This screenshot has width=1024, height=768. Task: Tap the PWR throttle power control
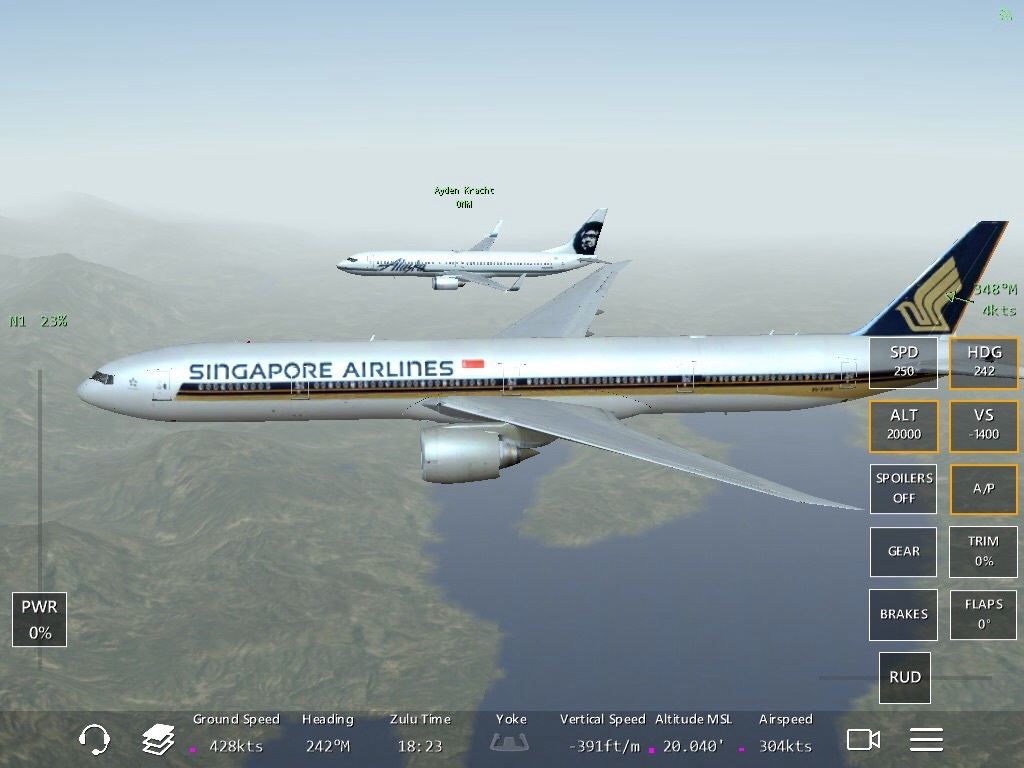pyautogui.click(x=40, y=619)
